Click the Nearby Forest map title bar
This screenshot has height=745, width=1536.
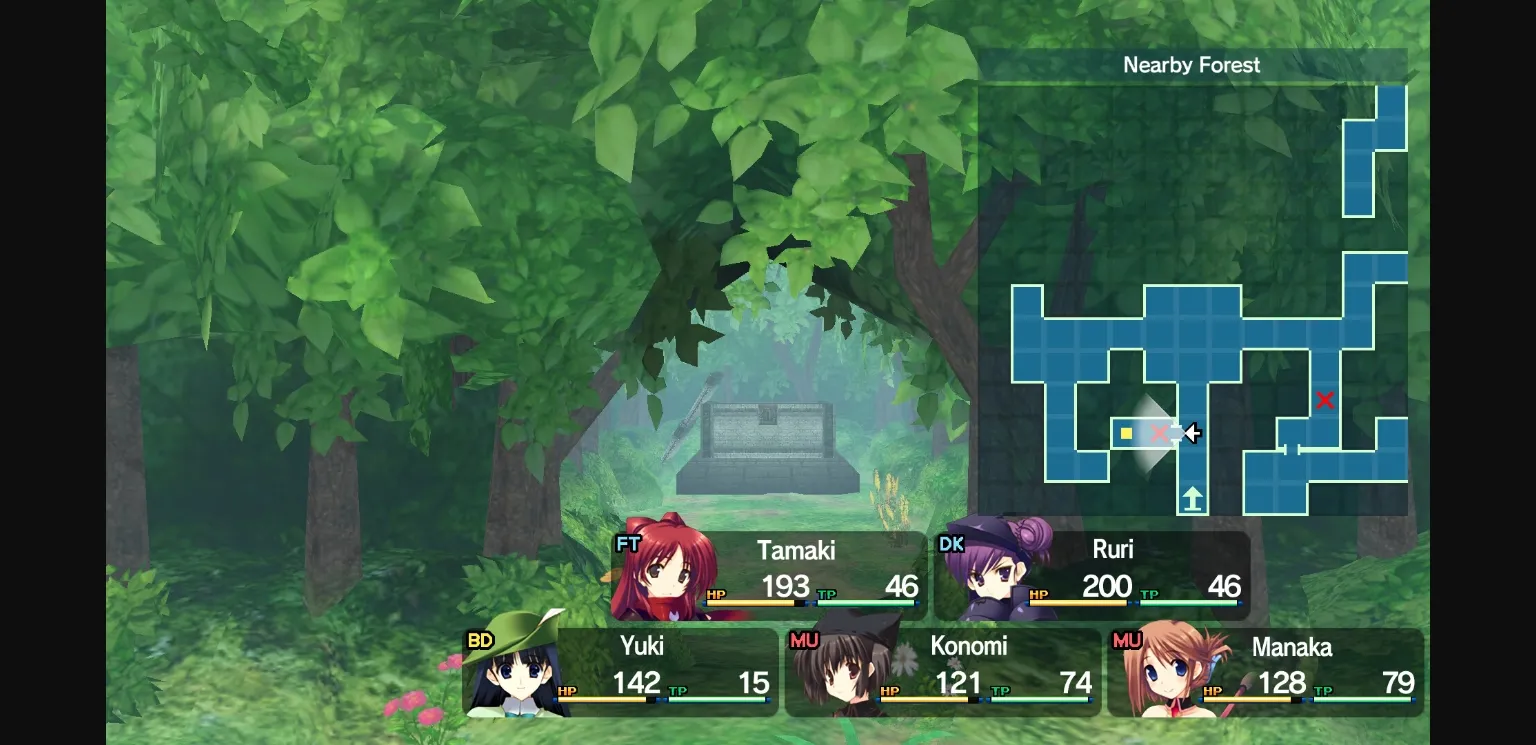1192,65
